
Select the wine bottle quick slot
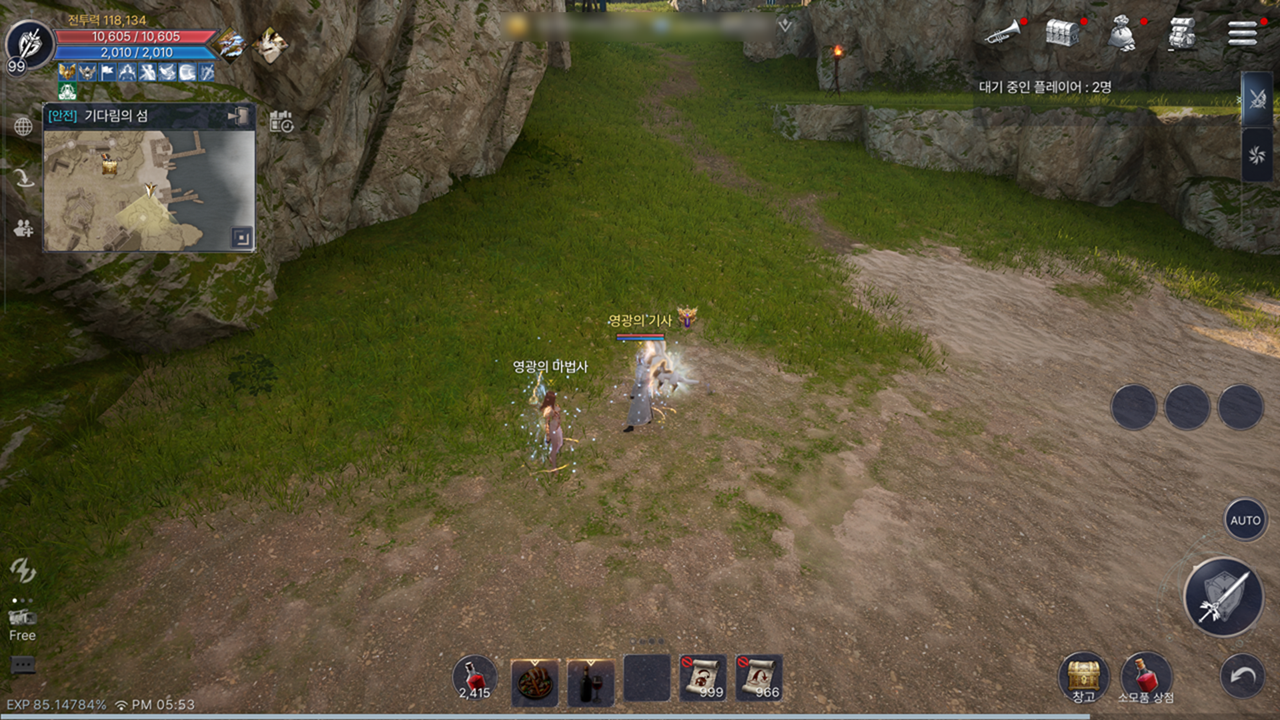[591, 681]
